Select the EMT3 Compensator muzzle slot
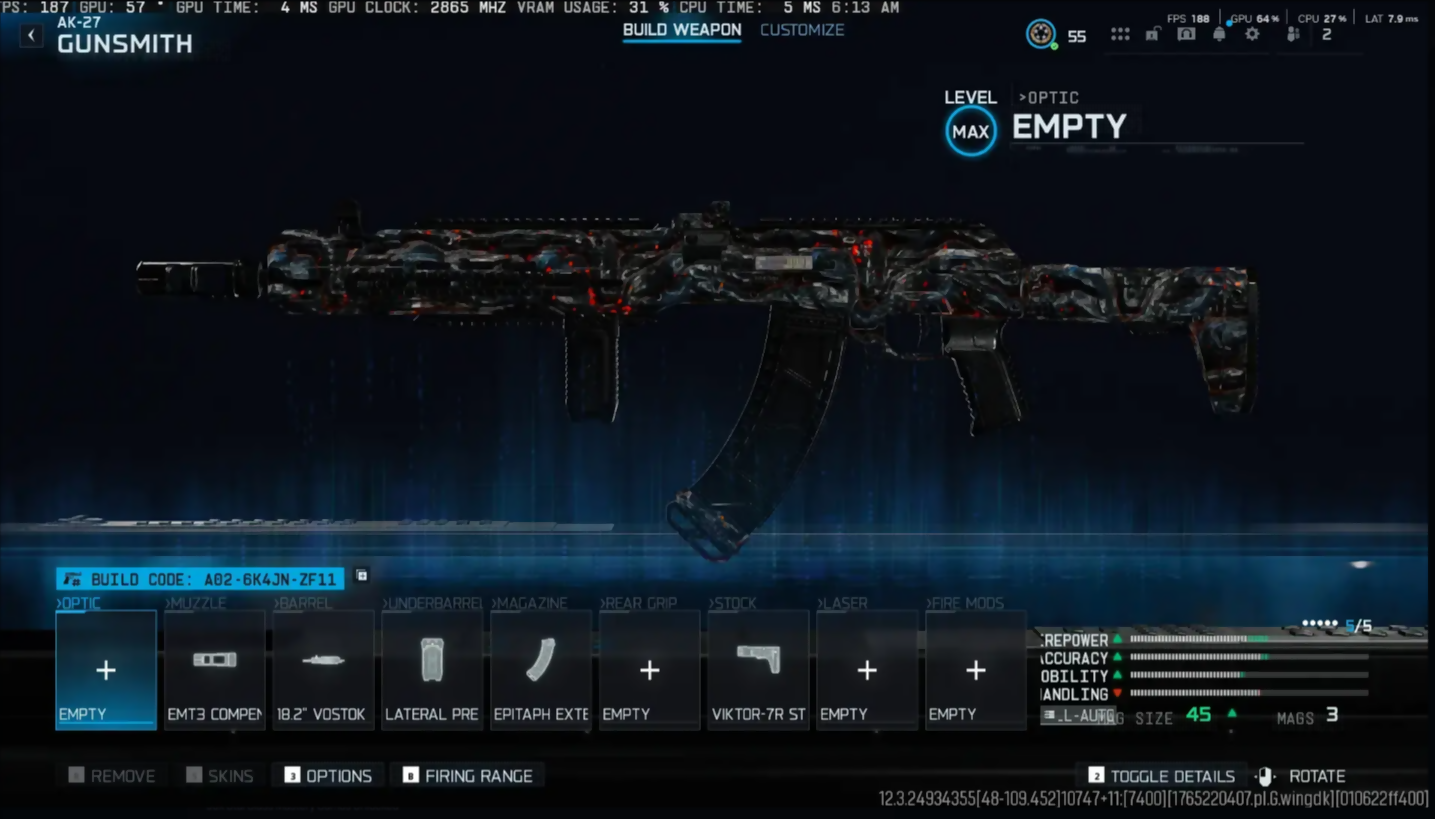Screen dimensions: 1435x819 pos(215,670)
